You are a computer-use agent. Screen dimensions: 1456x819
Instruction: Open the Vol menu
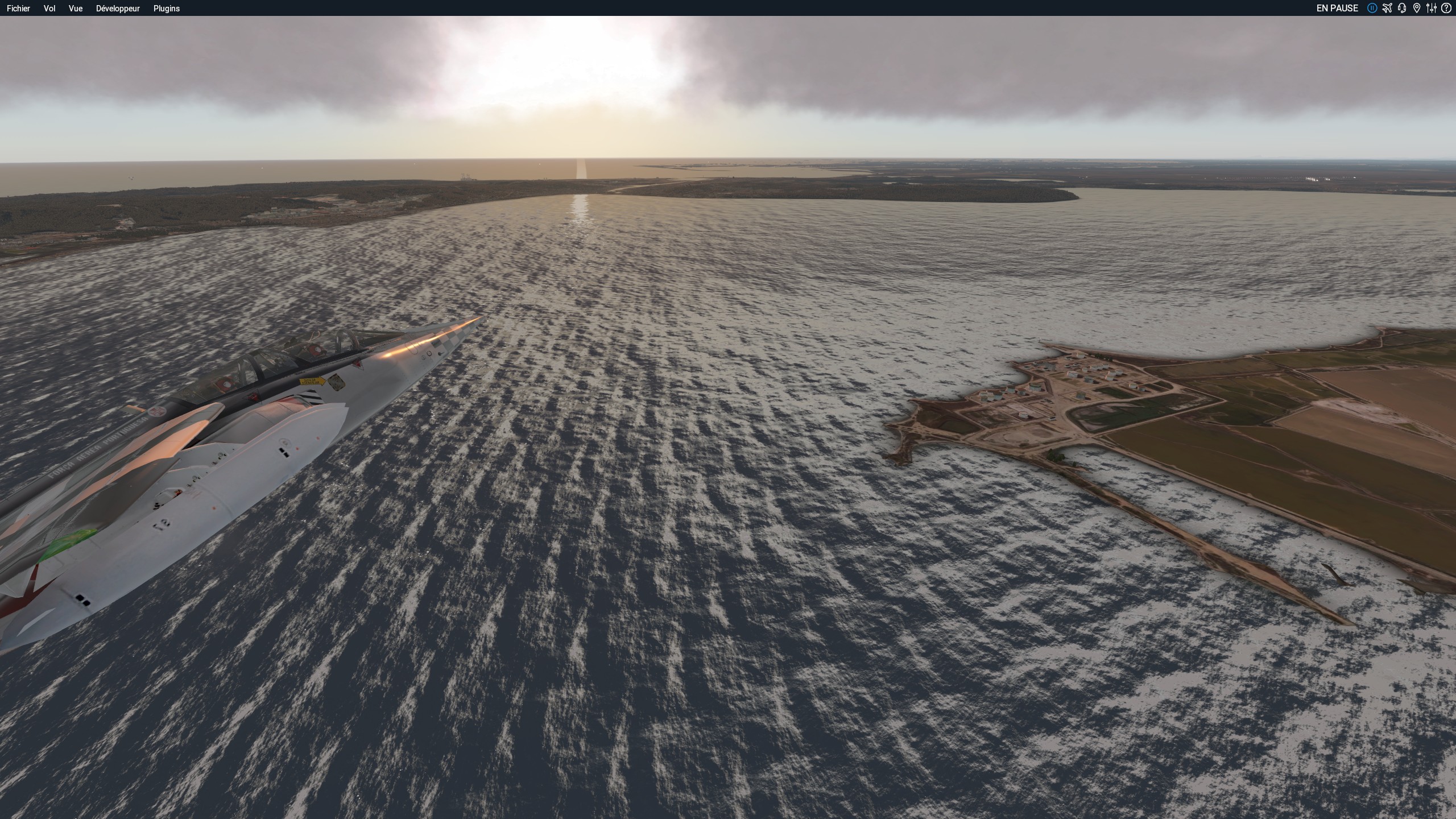point(49,9)
